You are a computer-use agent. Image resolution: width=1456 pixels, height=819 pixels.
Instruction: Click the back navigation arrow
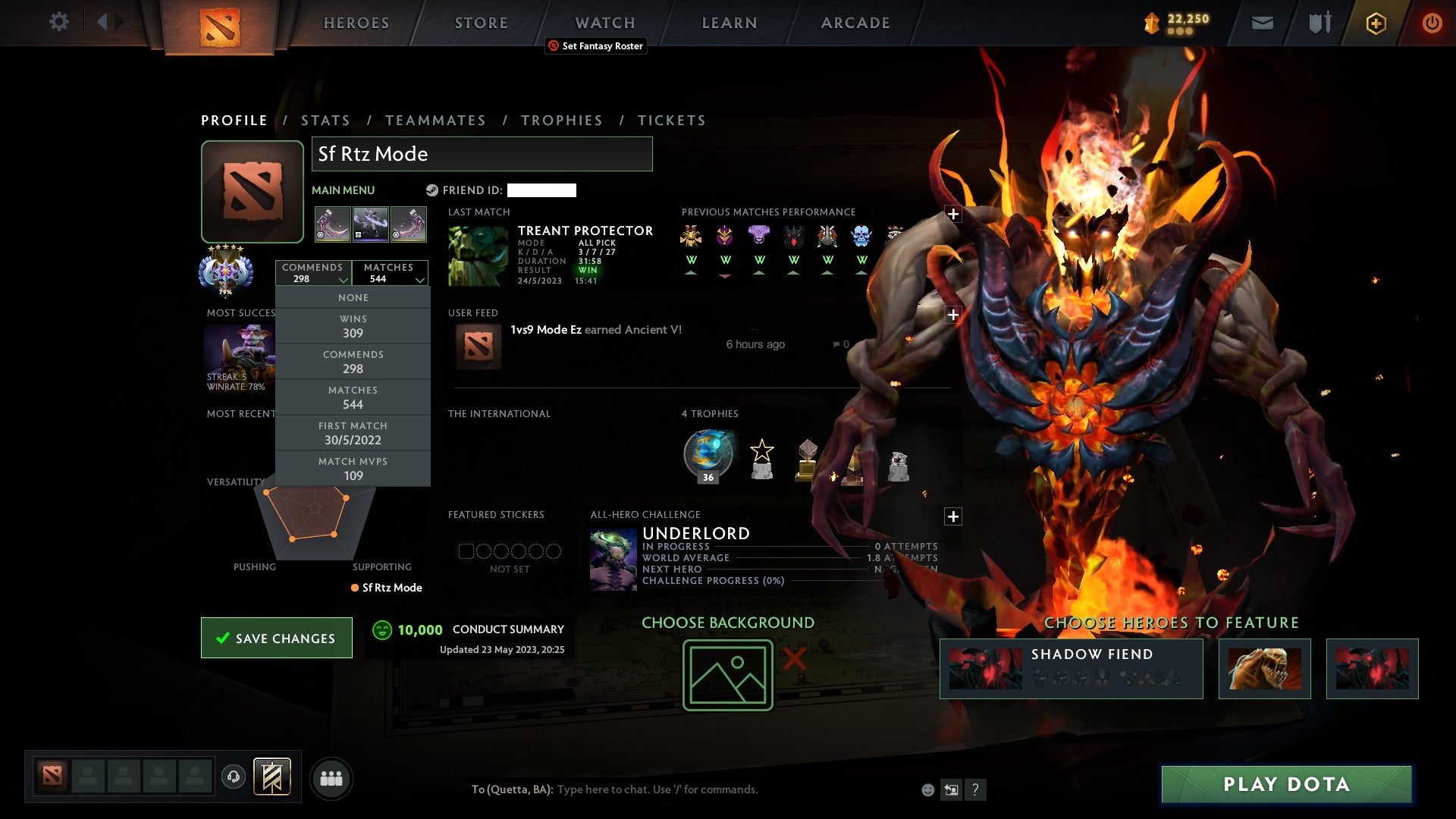104,21
